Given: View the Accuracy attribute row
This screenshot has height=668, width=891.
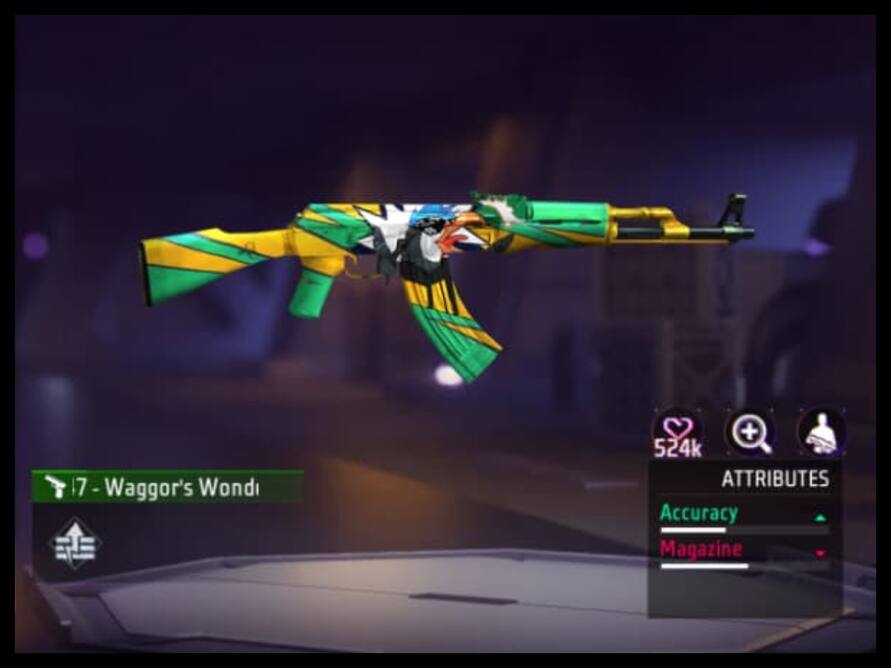Looking at the screenshot, I should (743, 515).
